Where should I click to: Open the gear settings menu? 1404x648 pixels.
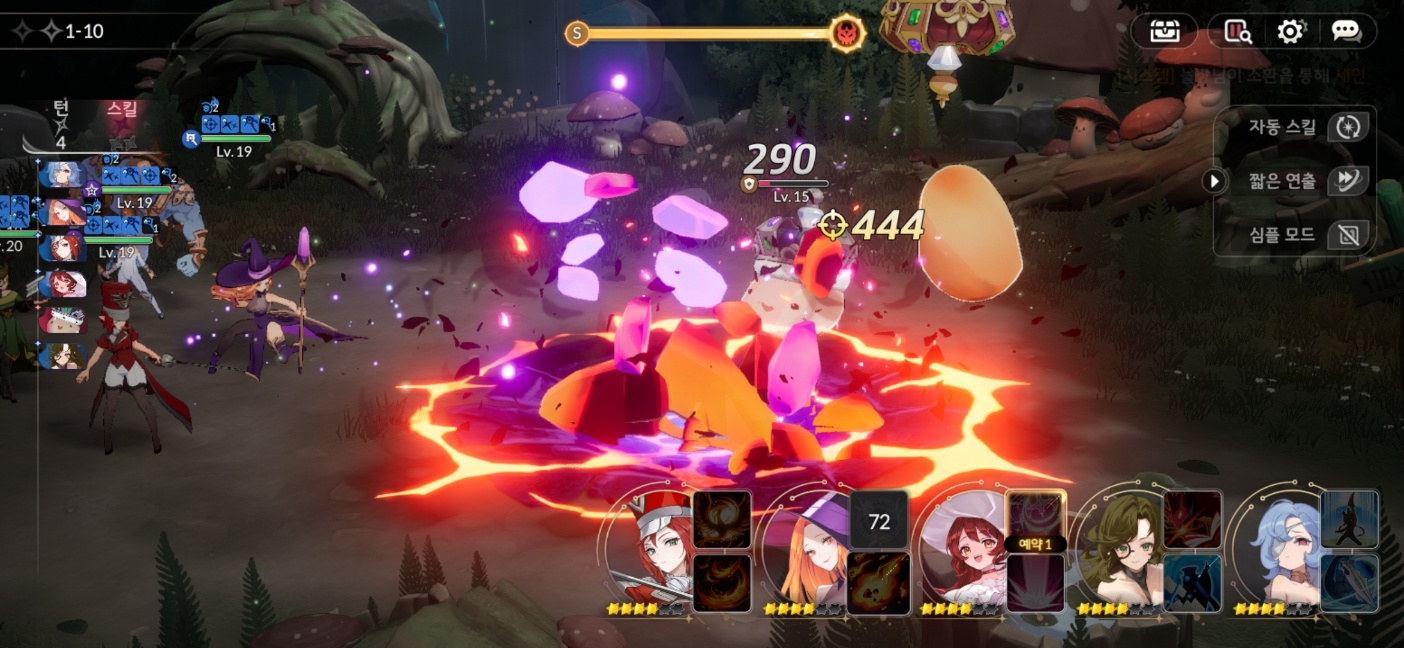pos(1291,31)
